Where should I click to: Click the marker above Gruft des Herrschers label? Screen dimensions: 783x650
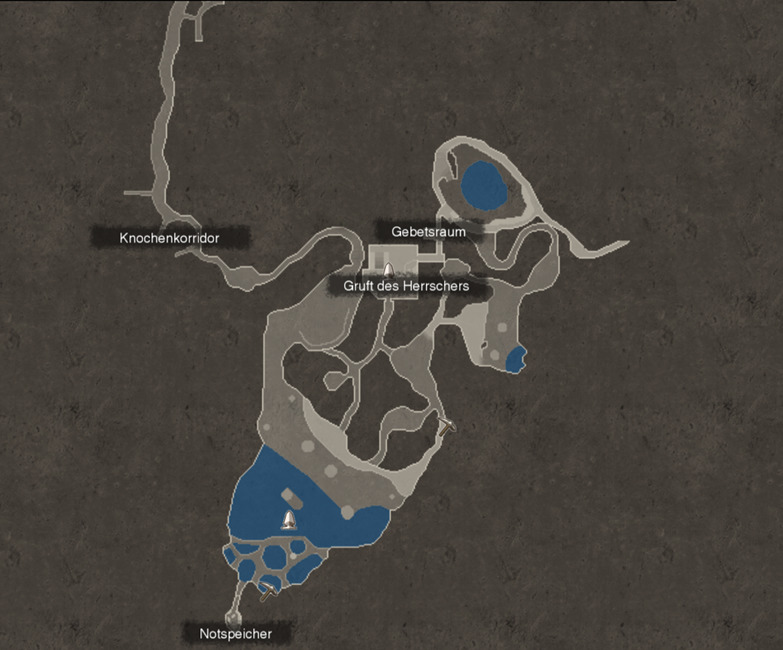(387, 269)
